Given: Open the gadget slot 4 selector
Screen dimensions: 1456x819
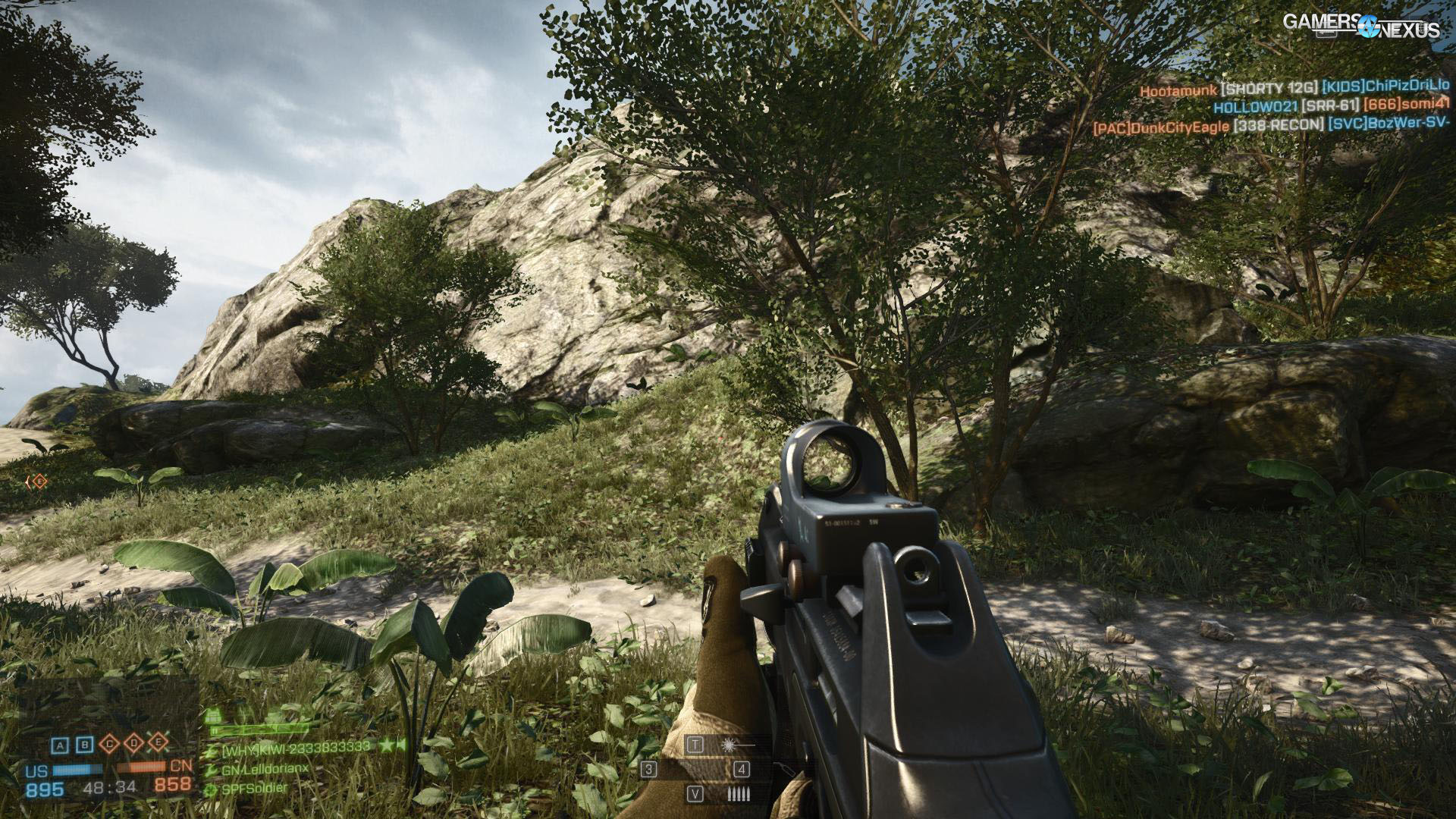Looking at the screenshot, I should 741,770.
